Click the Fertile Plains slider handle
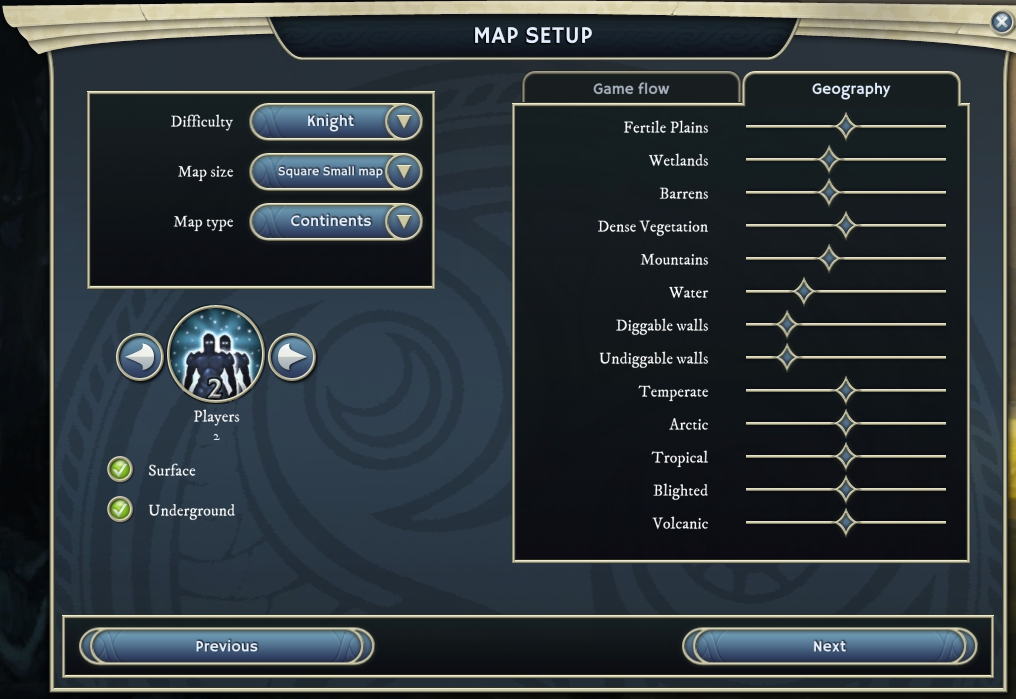The height and width of the screenshot is (699, 1016). (x=846, y=127)
